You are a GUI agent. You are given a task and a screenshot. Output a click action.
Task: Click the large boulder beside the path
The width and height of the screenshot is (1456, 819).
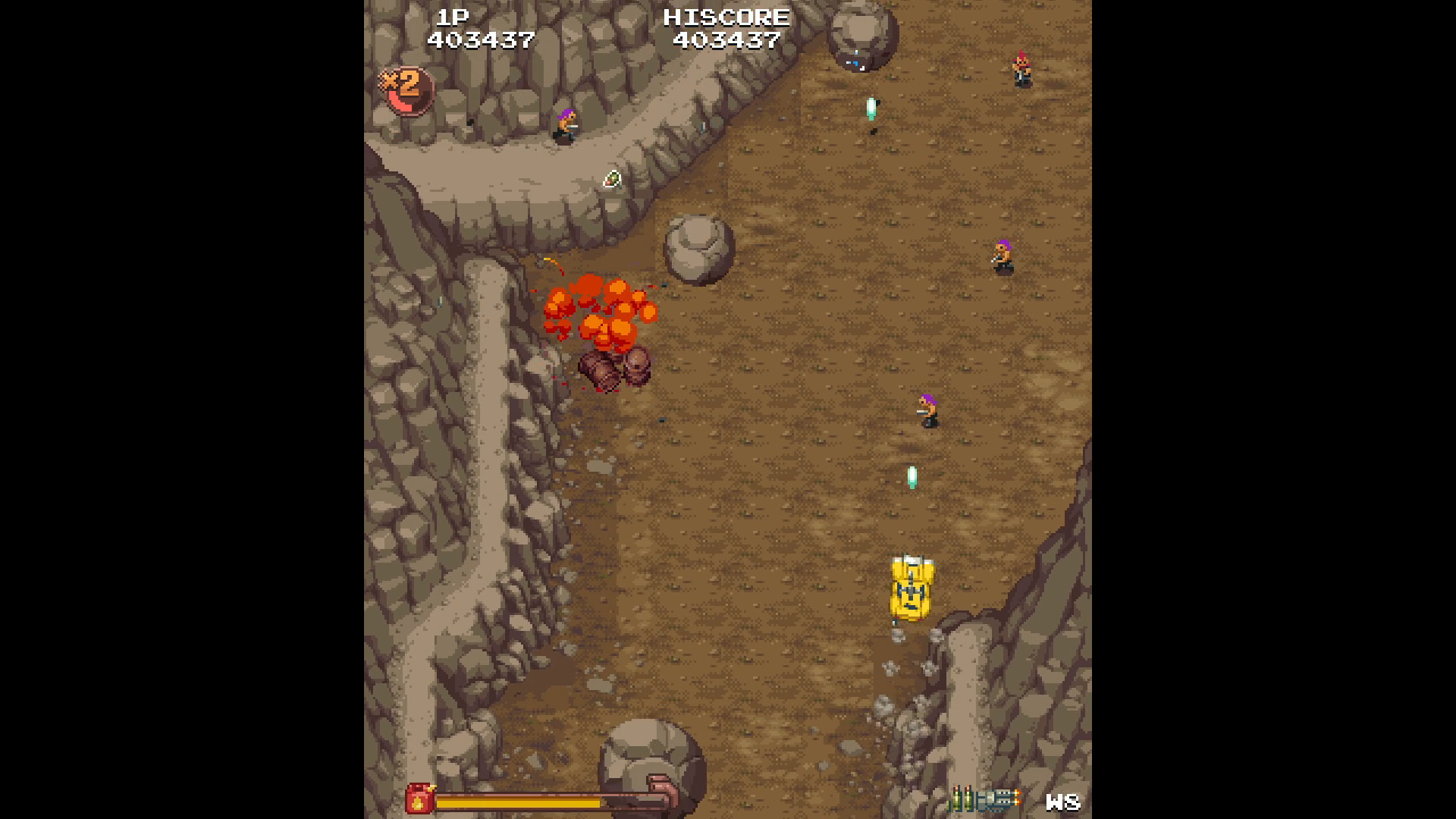(x=699, y=250)
